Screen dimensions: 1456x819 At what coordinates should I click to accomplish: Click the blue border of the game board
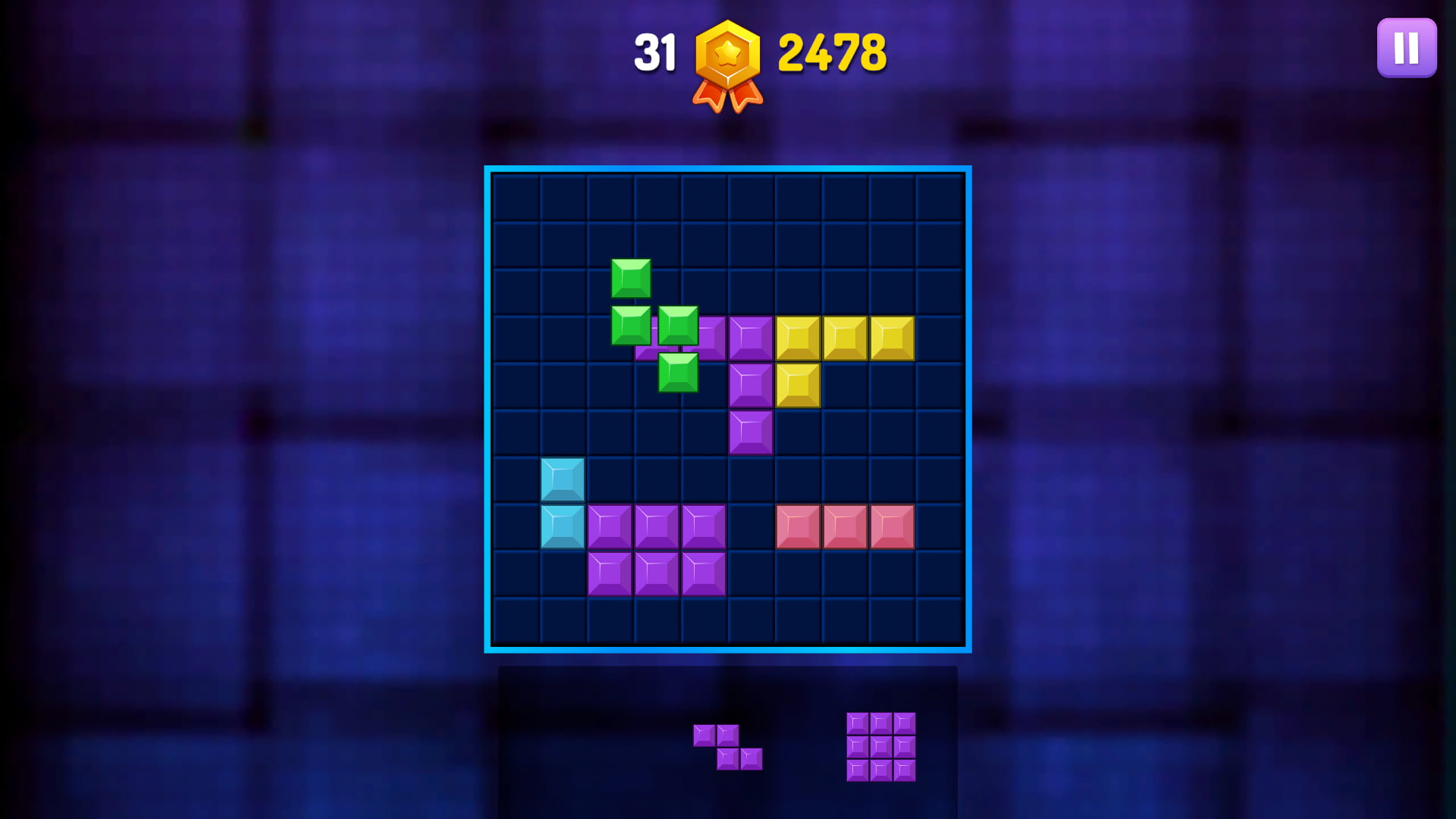tap(728, 168)
